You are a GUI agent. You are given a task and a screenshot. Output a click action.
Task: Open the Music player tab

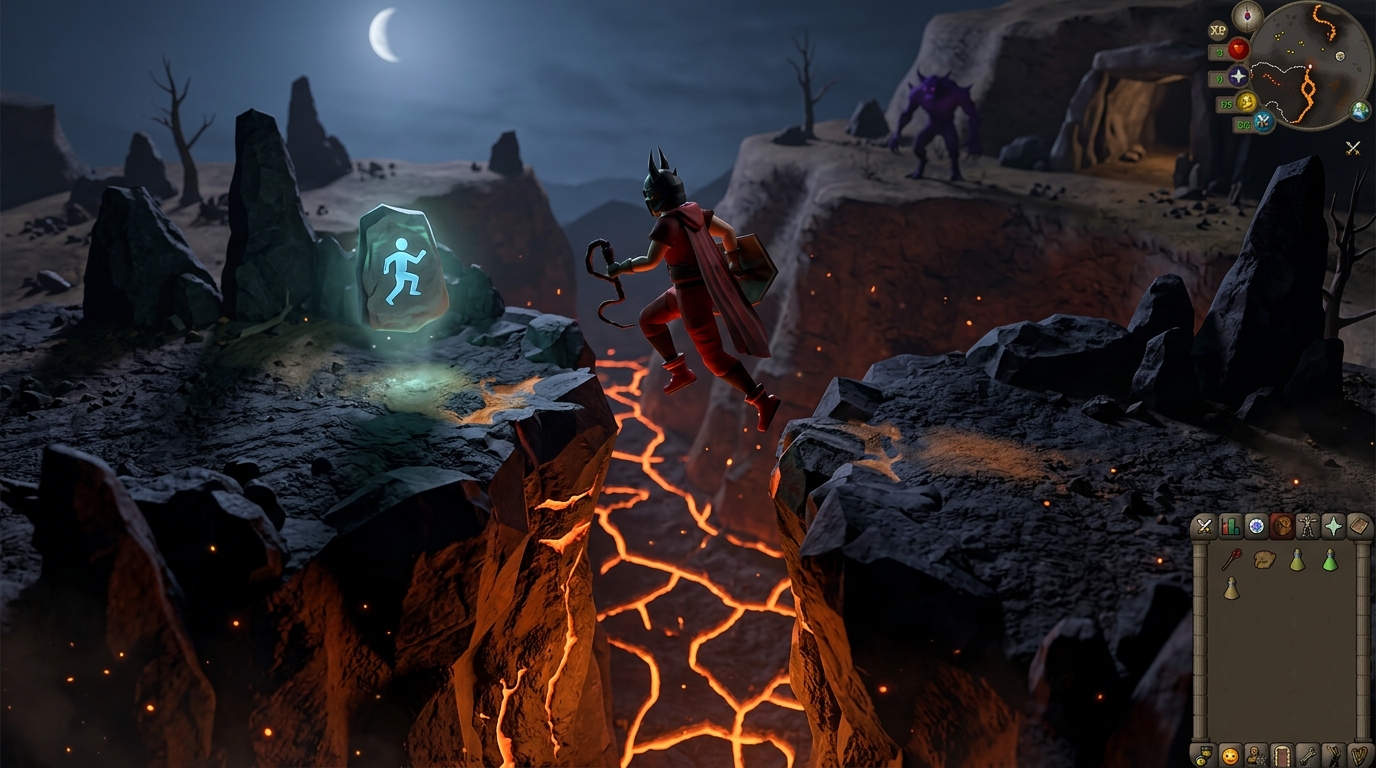coord(1359,756)
